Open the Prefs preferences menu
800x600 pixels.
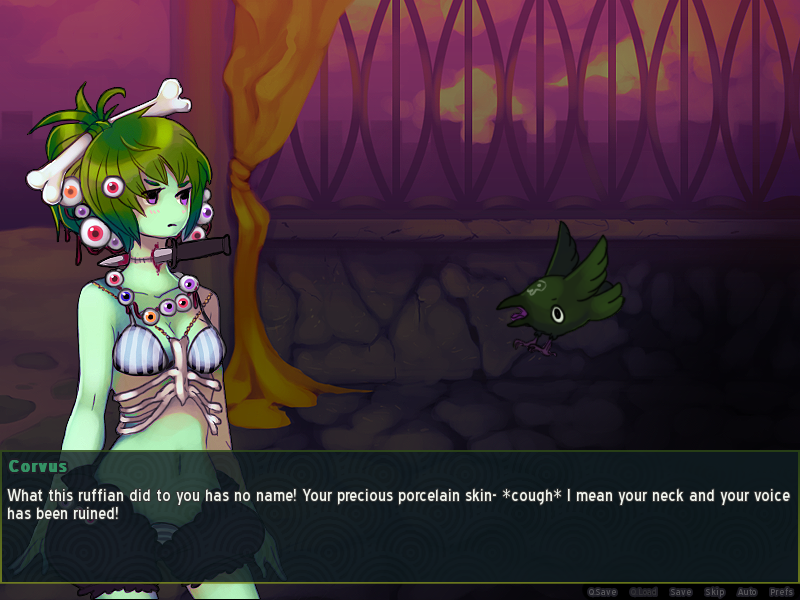pos(781,592)
